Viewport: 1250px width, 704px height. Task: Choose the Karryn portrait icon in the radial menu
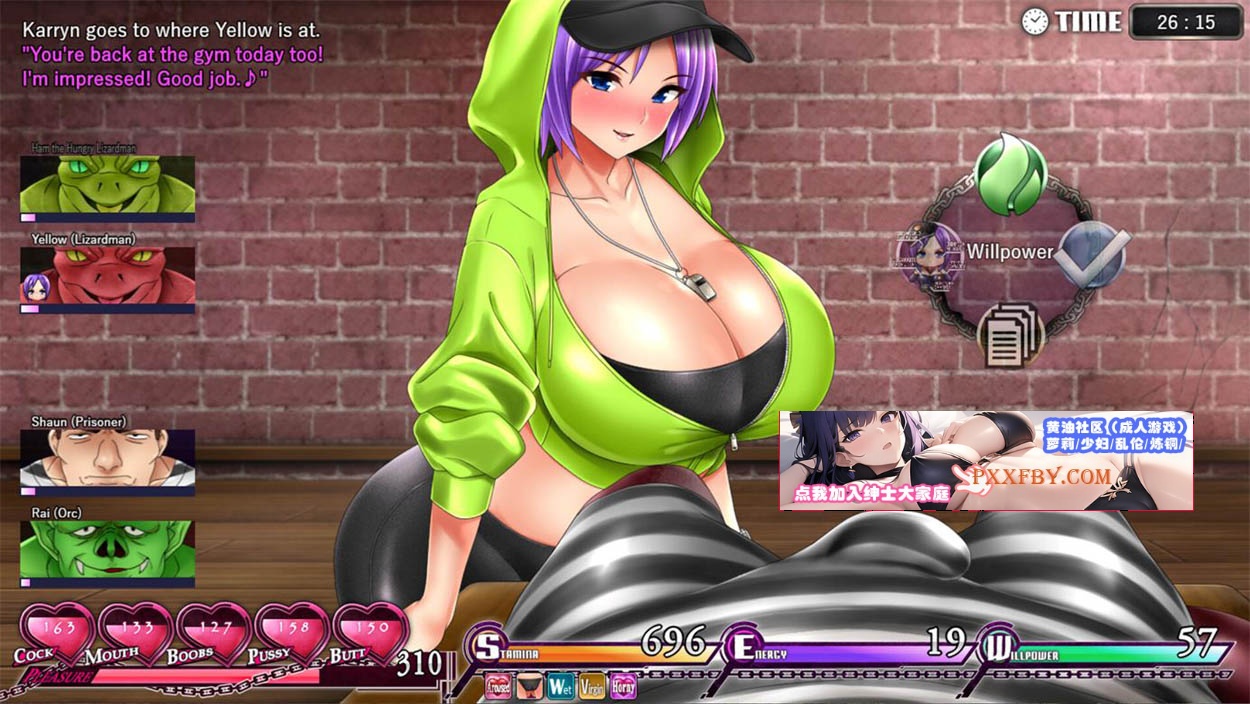pyautogui.click(x=928, y=252)
